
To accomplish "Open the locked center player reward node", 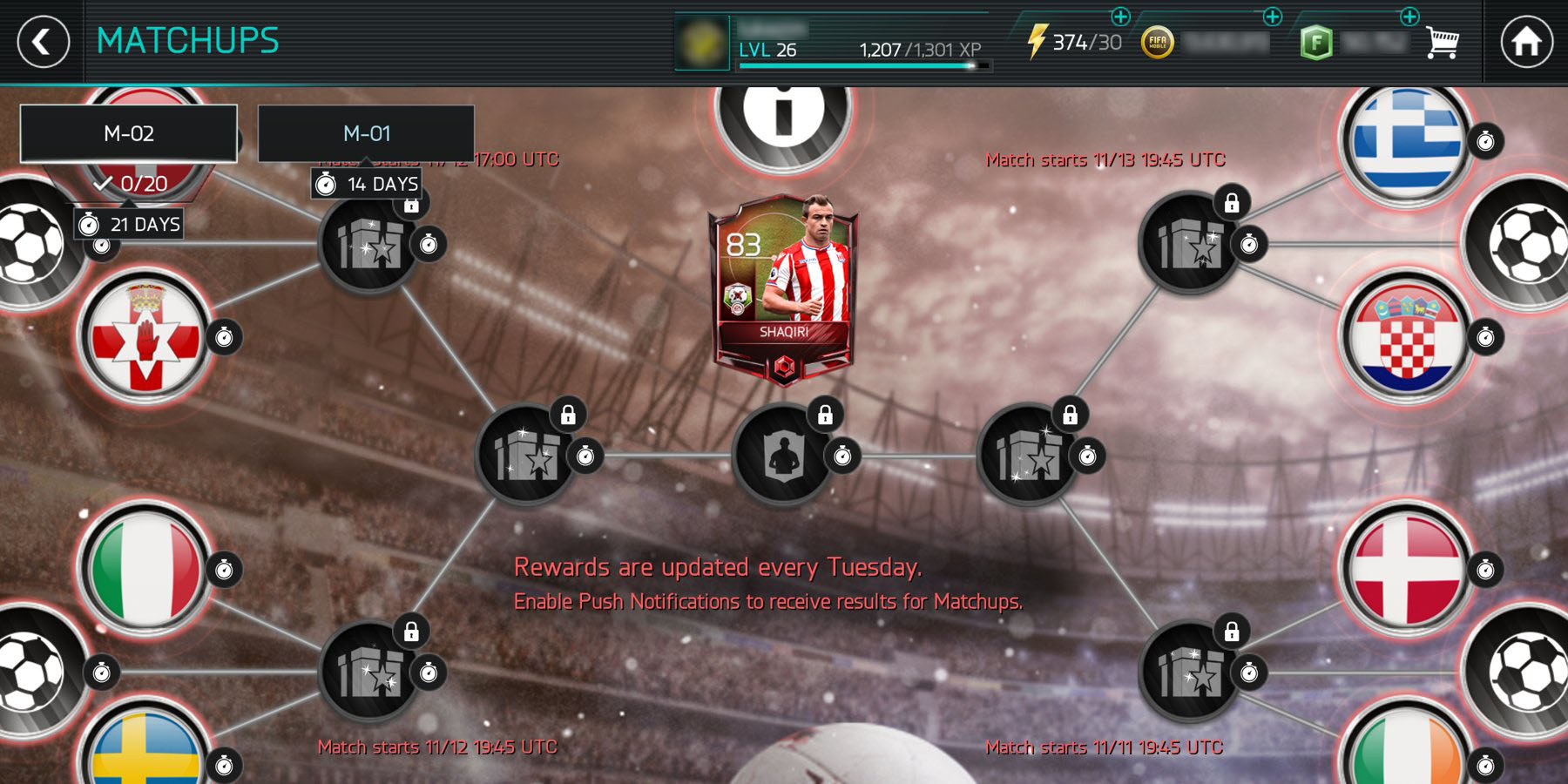I will [783, 455].
